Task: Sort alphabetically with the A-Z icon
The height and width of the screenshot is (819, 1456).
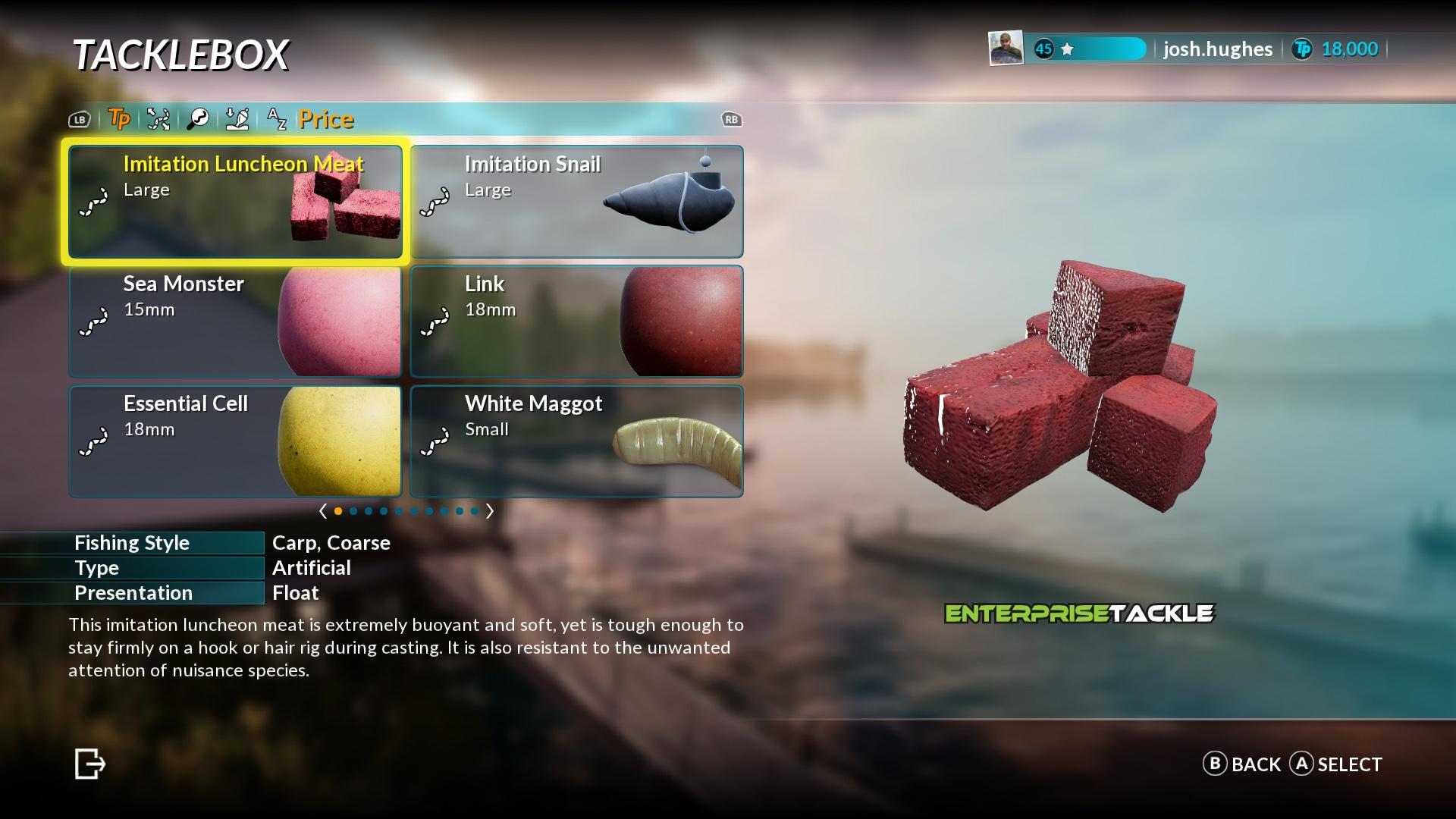Action: (276, 119)
